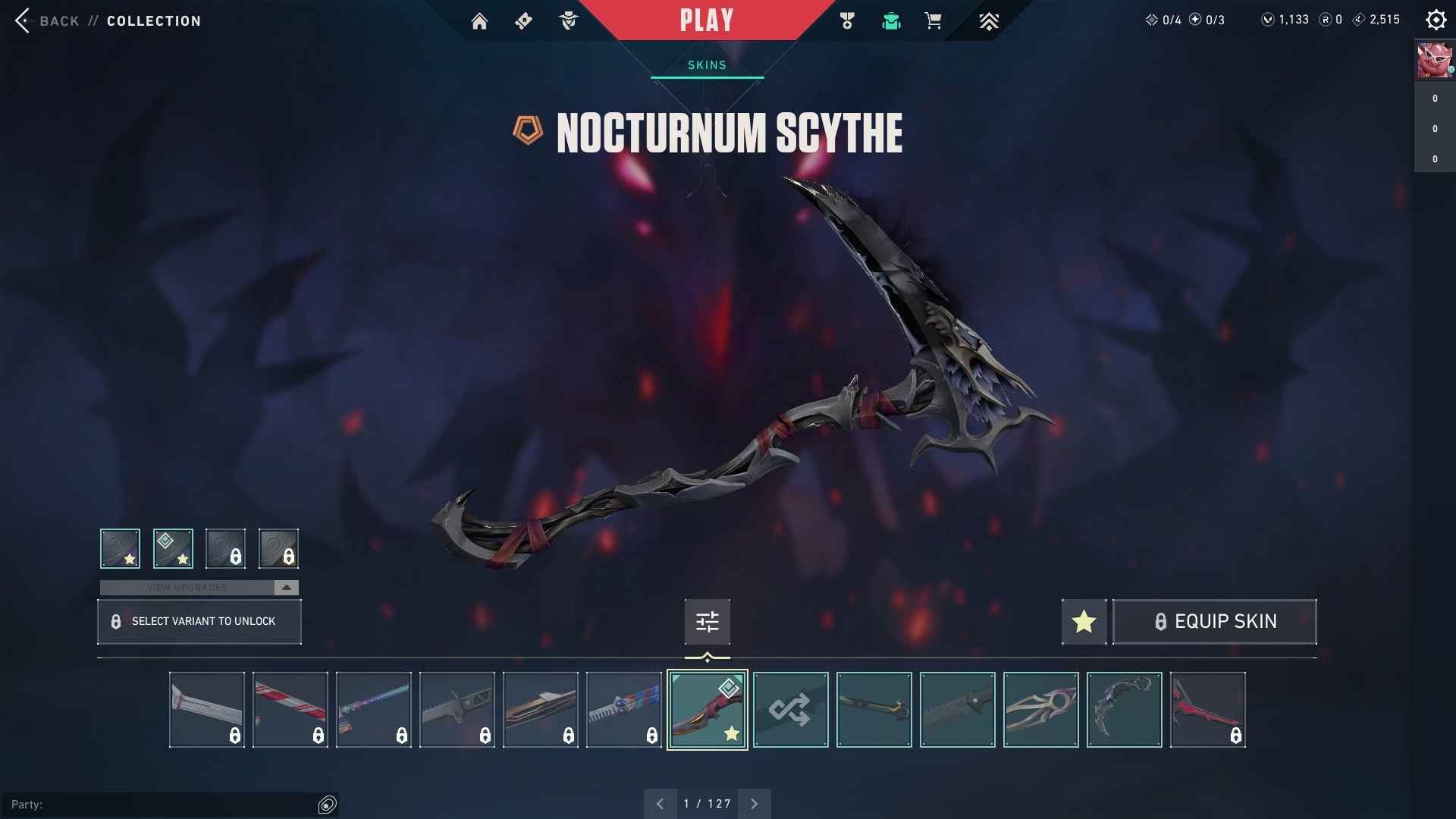
Task: Select the random skin shuffle tile
Action: 790,709
